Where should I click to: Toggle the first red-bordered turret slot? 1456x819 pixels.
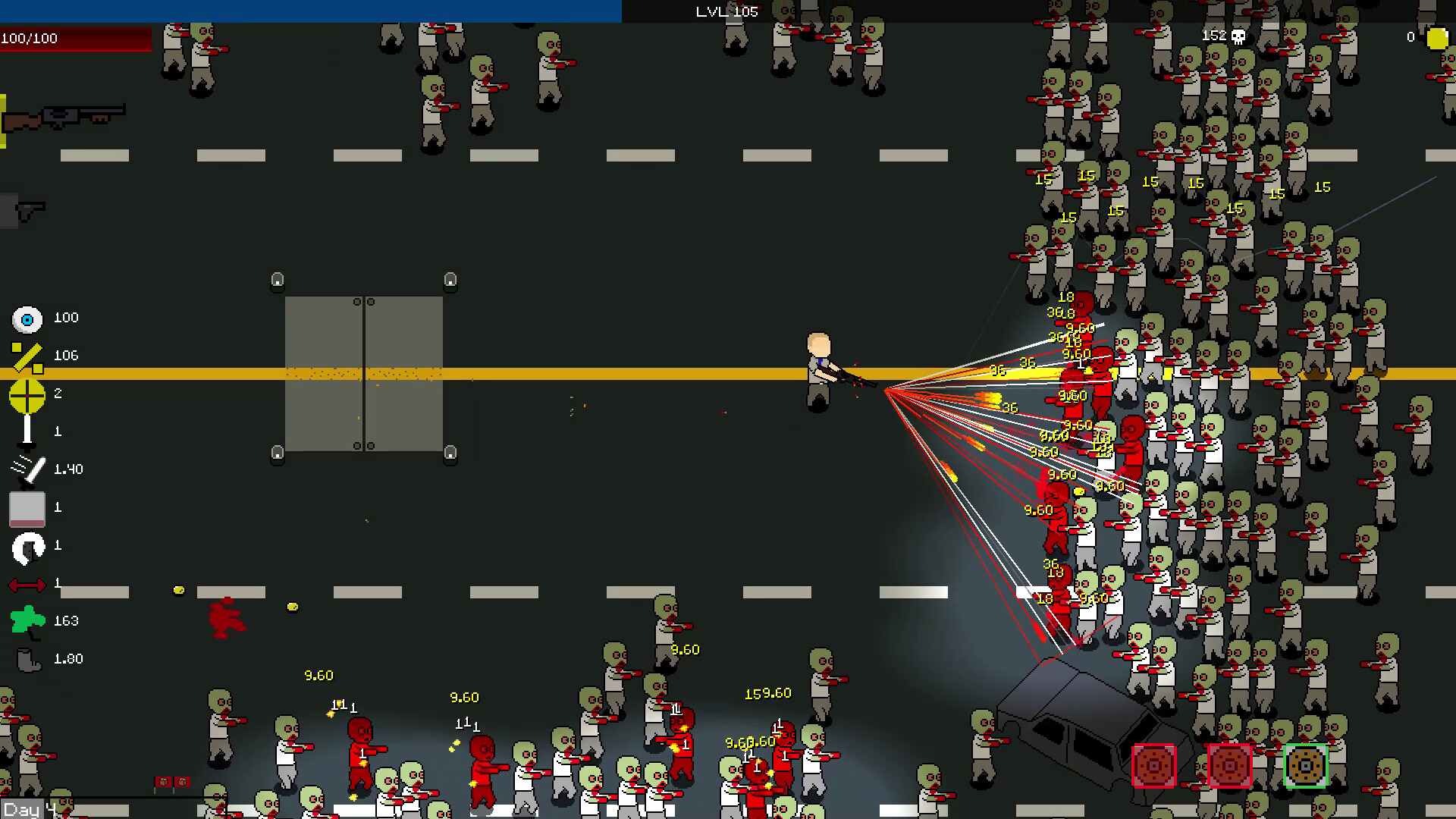(x=1154, y=766)
